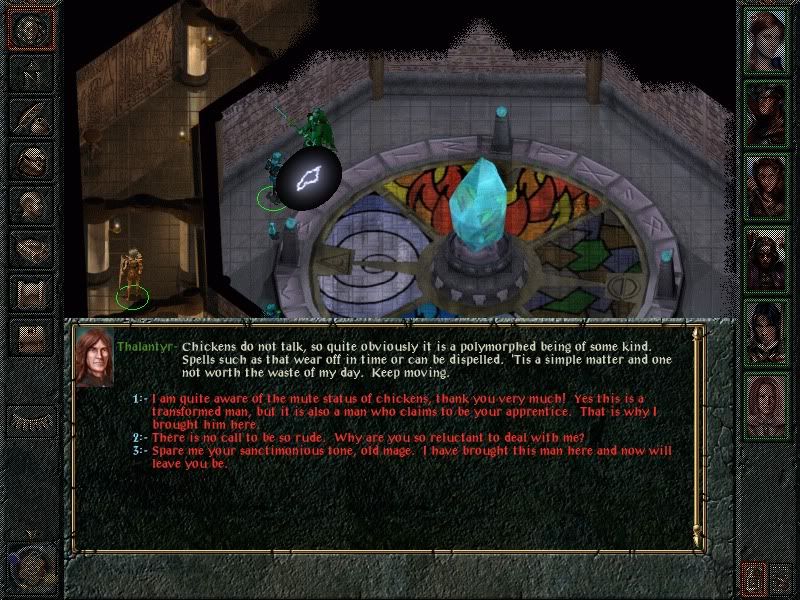800x600 pixels.
Task: Open the area map with the arrow icon
Action: [31, 72]
